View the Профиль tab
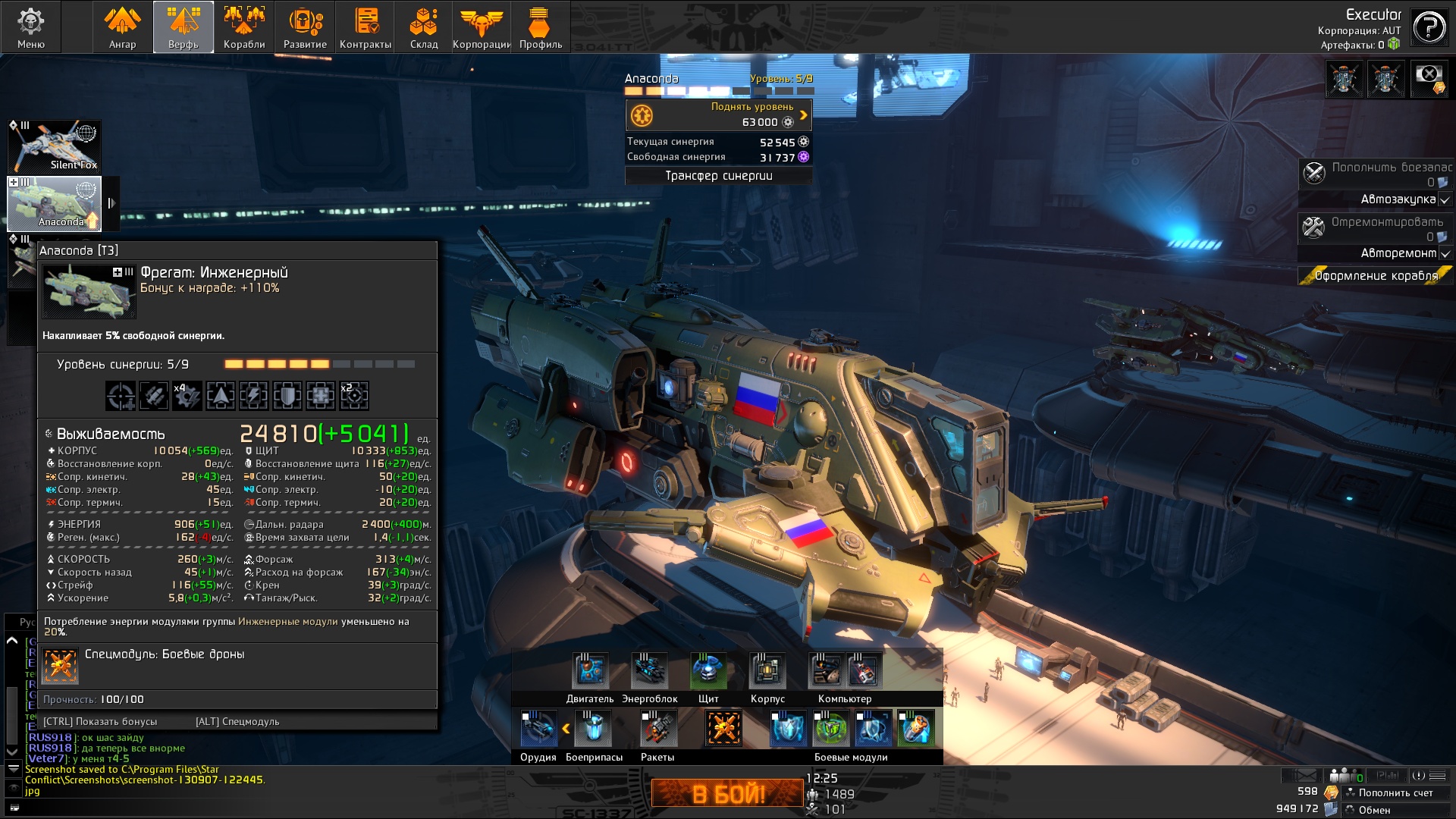 pyautogui.click(x=540, y=27)
